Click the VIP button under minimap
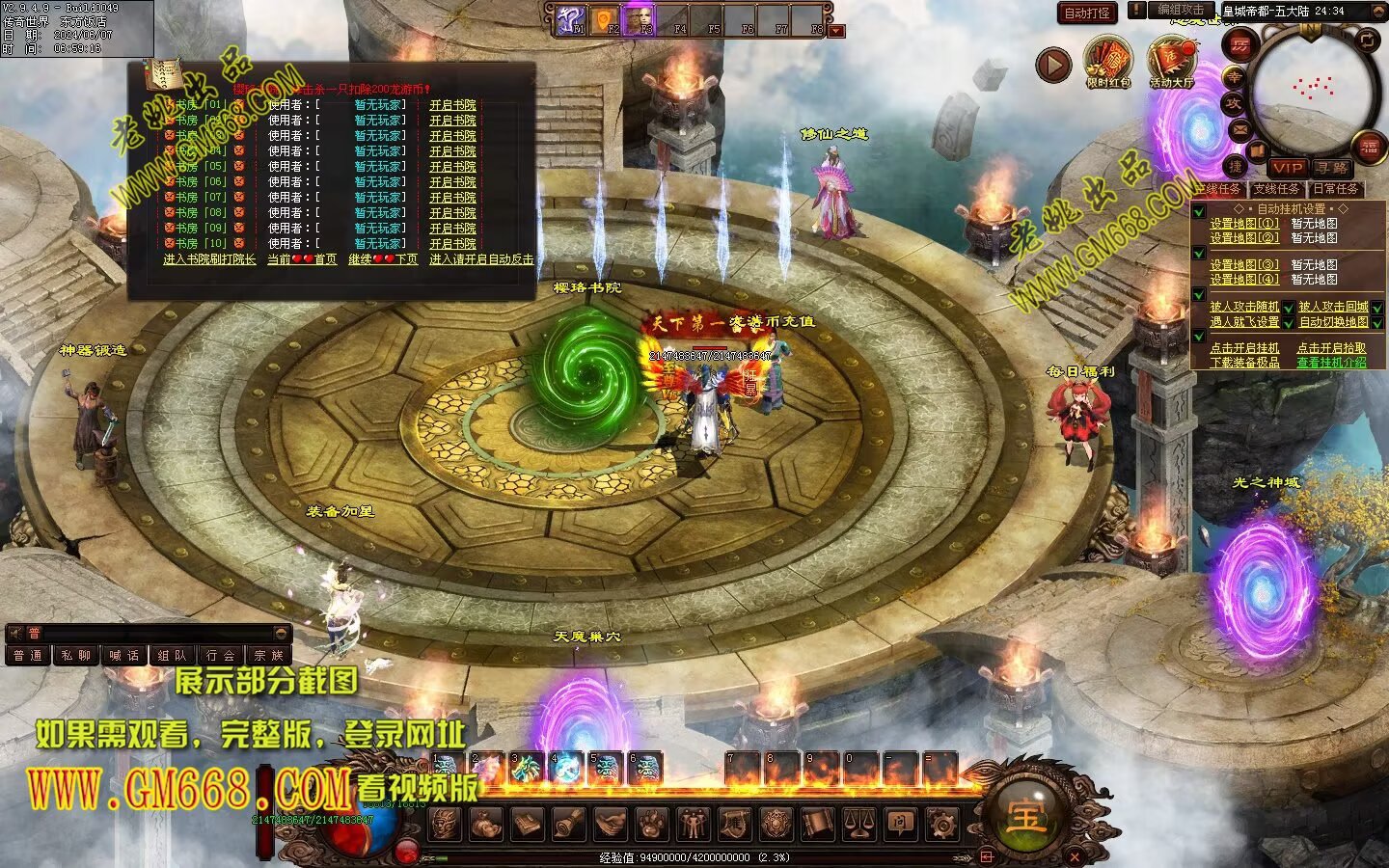This screenshot has width=1389, height=868. (x=1287, y=168)
